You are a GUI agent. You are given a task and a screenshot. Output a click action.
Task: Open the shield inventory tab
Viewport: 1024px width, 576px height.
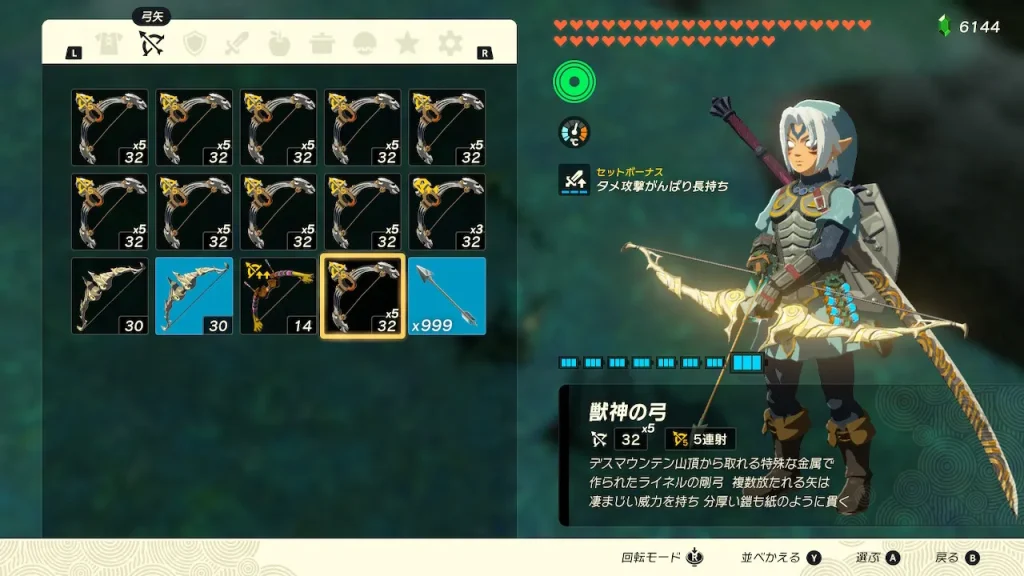[194, 43]
